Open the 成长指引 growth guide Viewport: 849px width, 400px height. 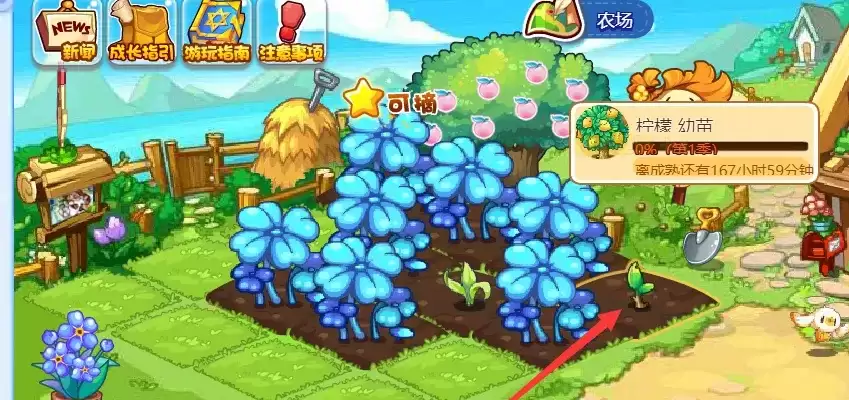click(139, 32)
